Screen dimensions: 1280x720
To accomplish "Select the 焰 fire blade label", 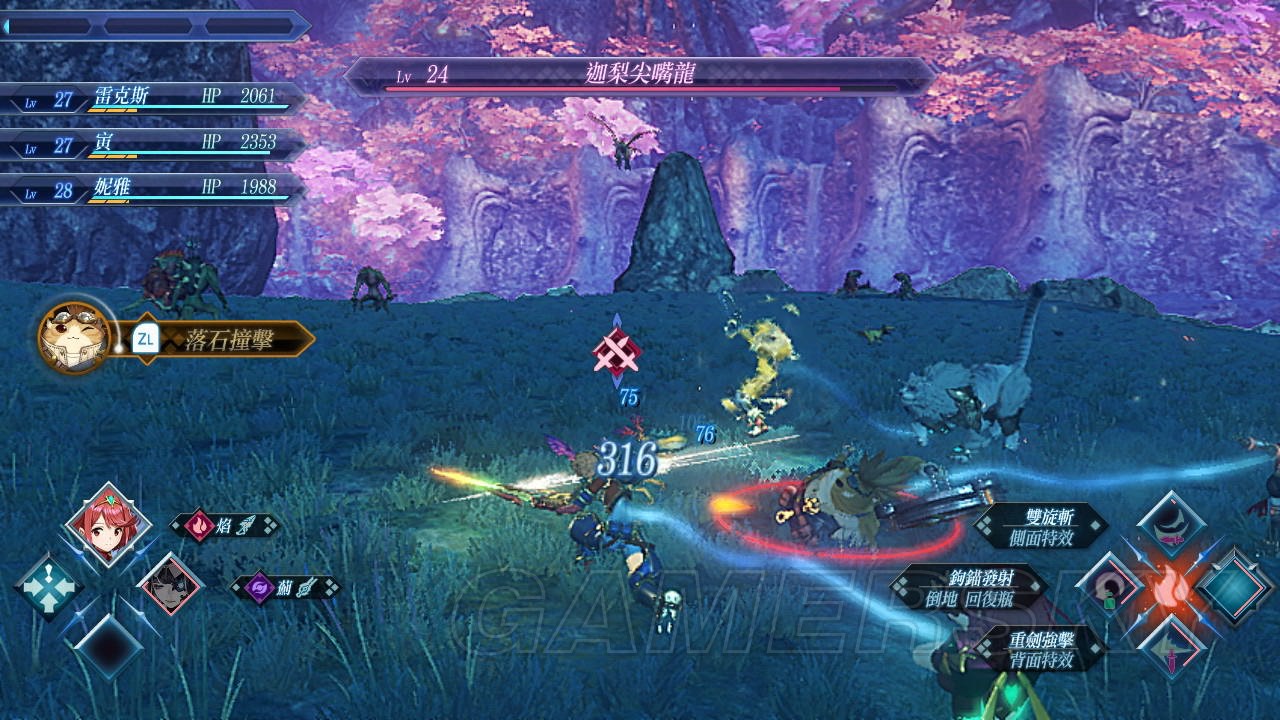I will (x=224, y=526).
